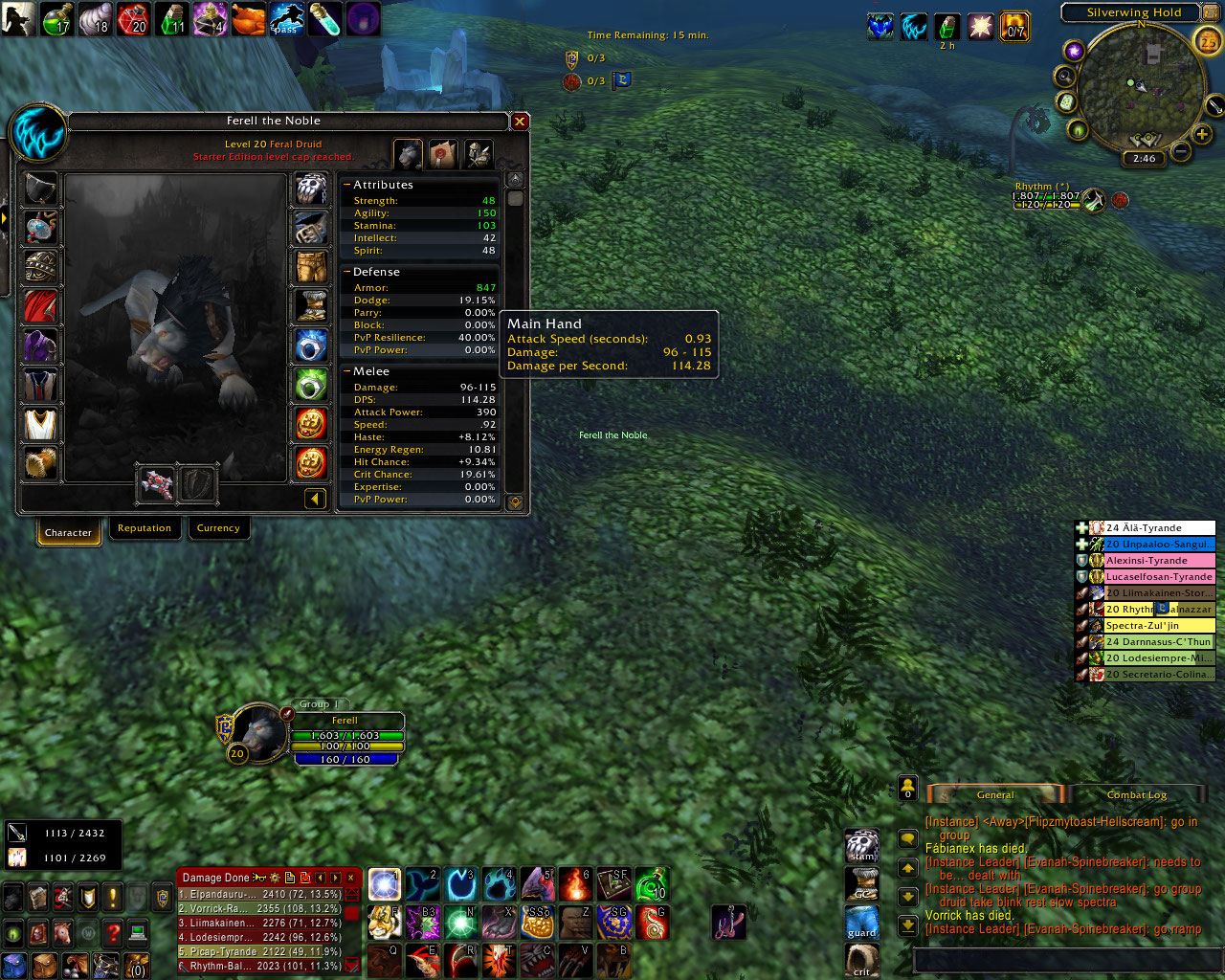Open the calendar button showing 25
1225x980 pixels.
point(1208,41)
